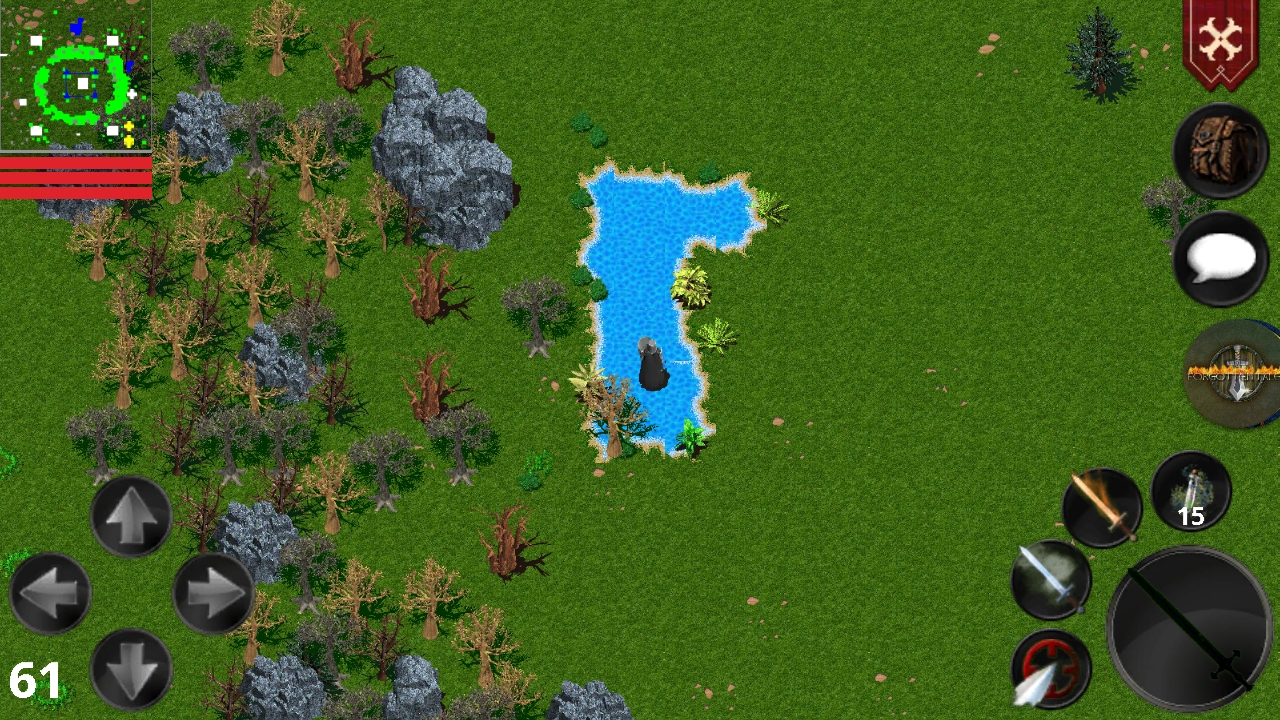Open the backpack inventory icon

[x=1220, y=150]
